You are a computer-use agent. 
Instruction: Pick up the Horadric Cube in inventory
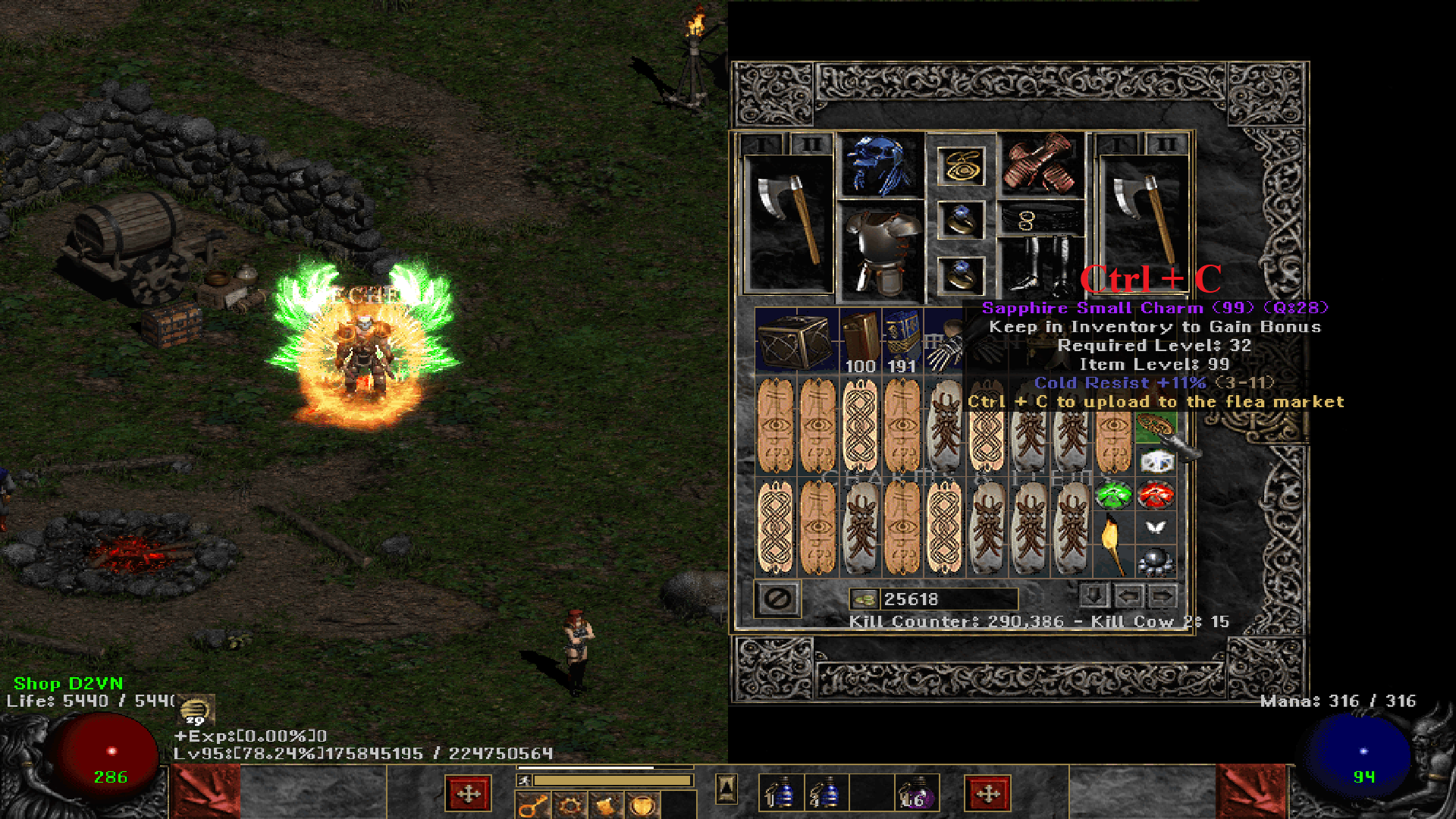[x=796, y=343]
